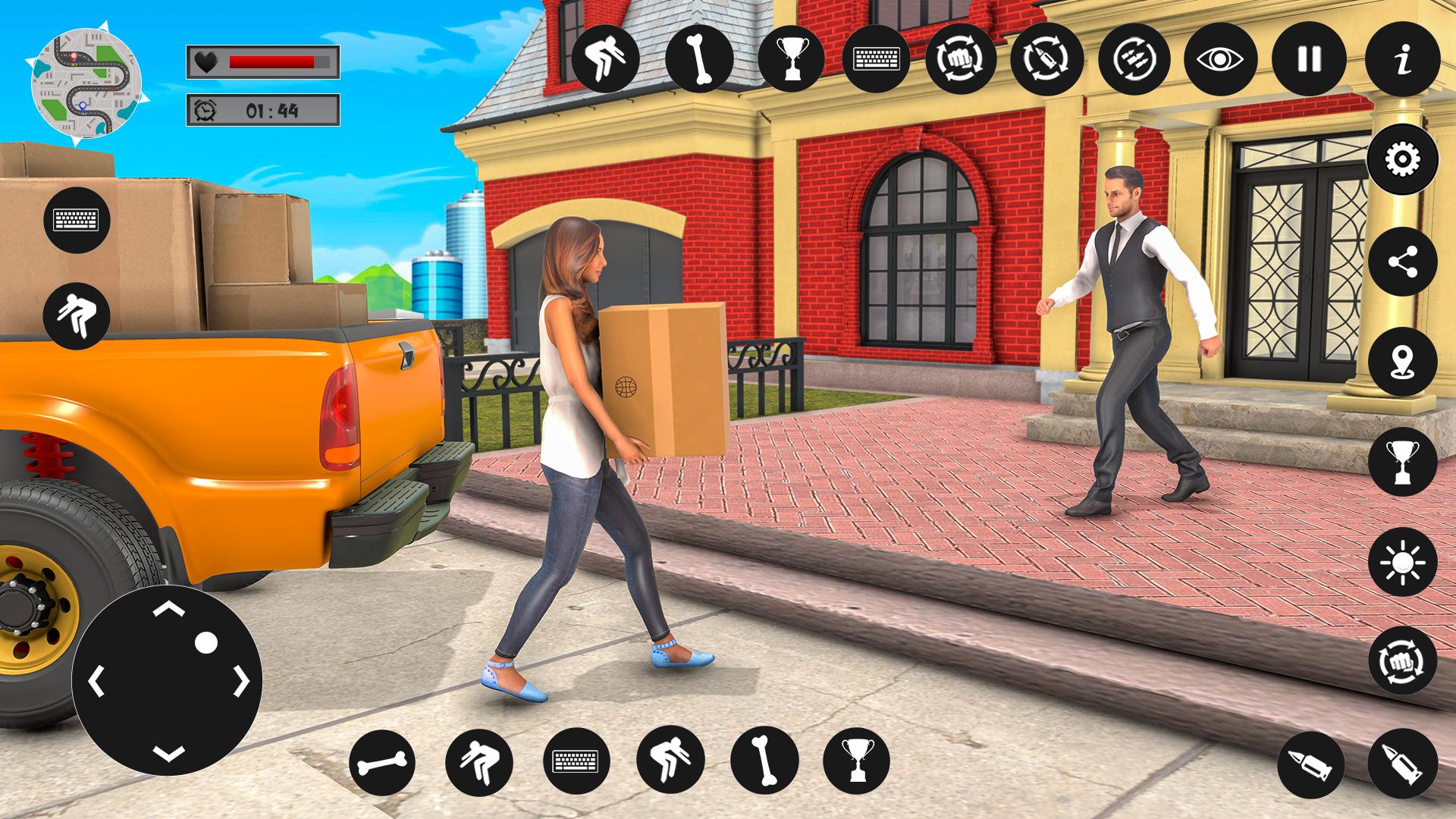Tap the joystick's up arrow
This screenshot has height=819, width=1456.
click(168, 609)
